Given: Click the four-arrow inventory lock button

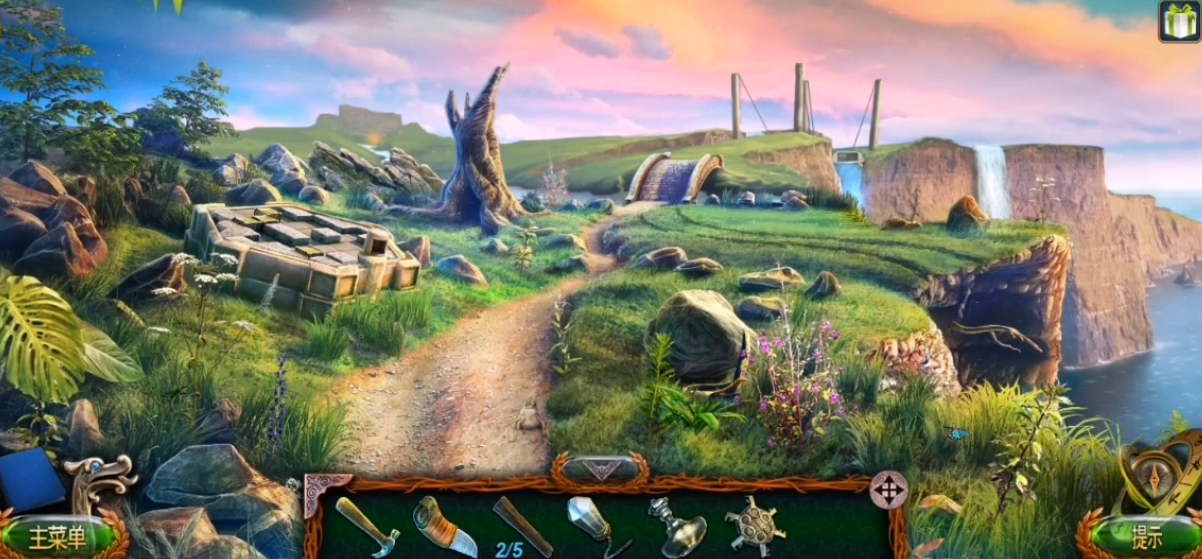Looking at the screenshot, I should (888, 490).
